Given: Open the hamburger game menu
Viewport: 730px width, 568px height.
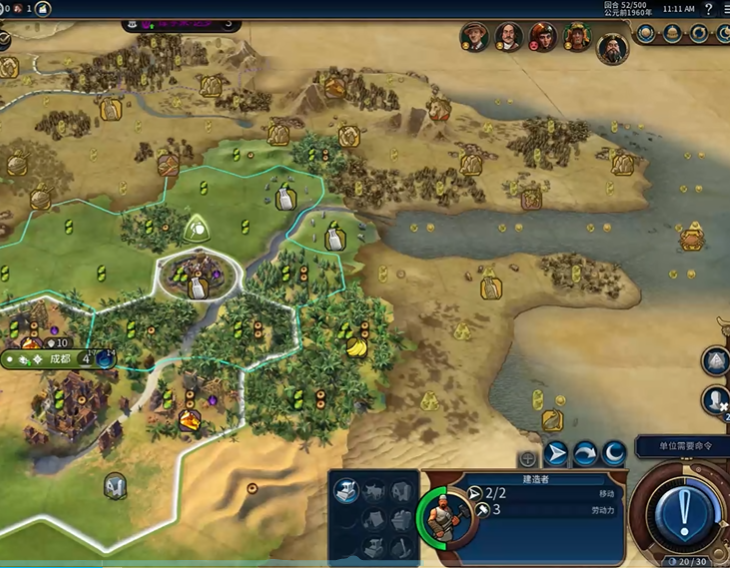Looking at the screenshot, I should tap(725, 8).
